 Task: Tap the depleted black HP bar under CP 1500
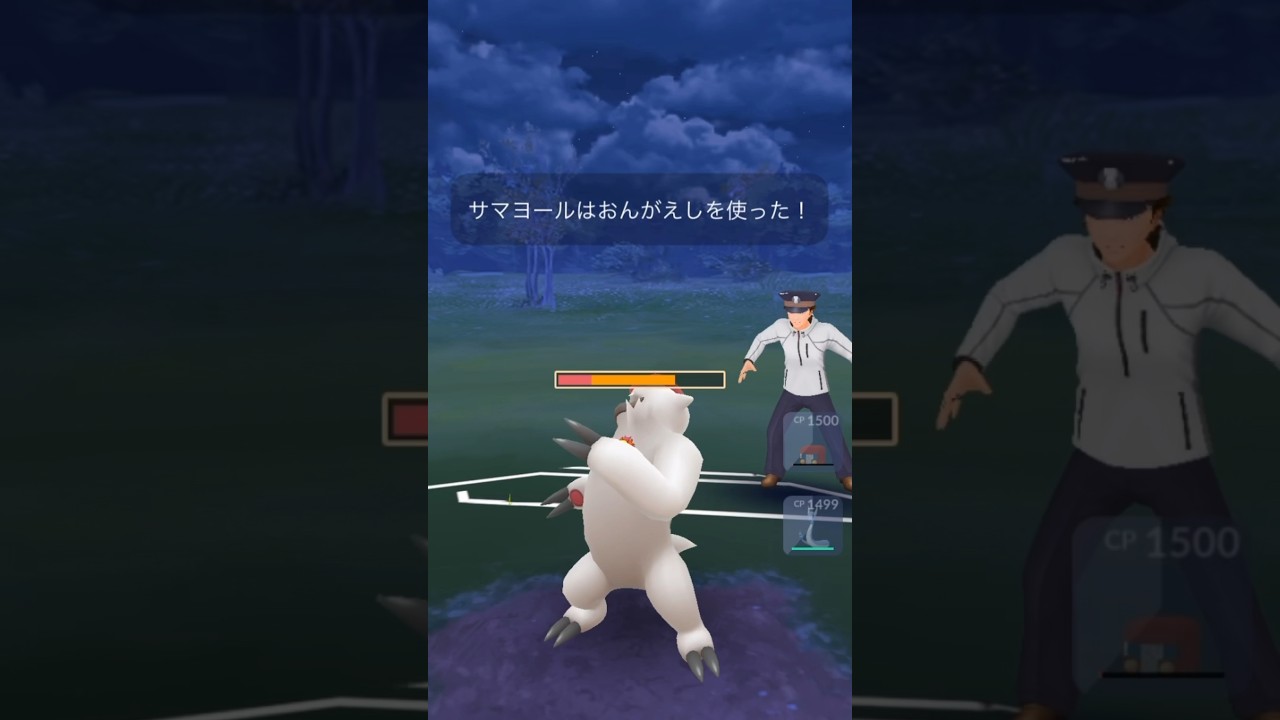(813, 464)
